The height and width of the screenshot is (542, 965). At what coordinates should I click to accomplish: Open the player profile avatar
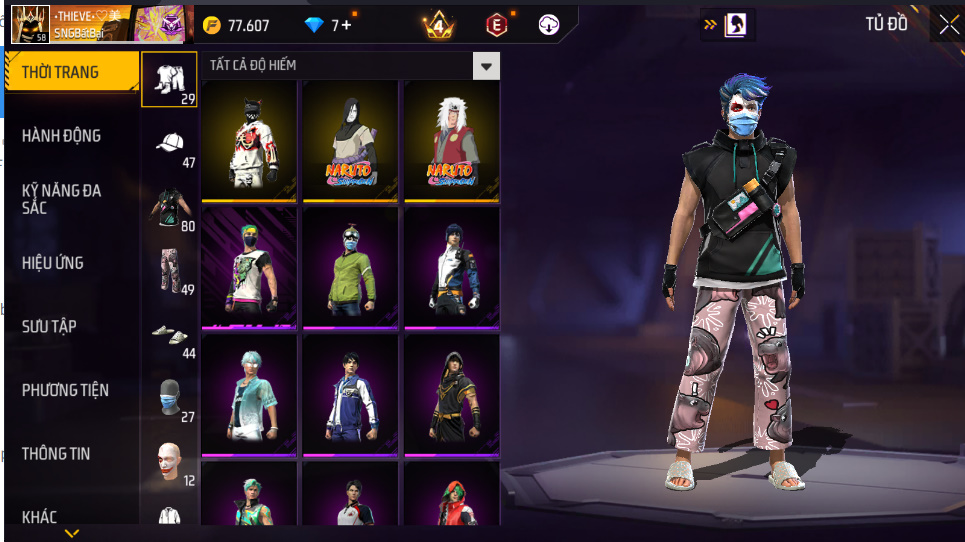30,24
